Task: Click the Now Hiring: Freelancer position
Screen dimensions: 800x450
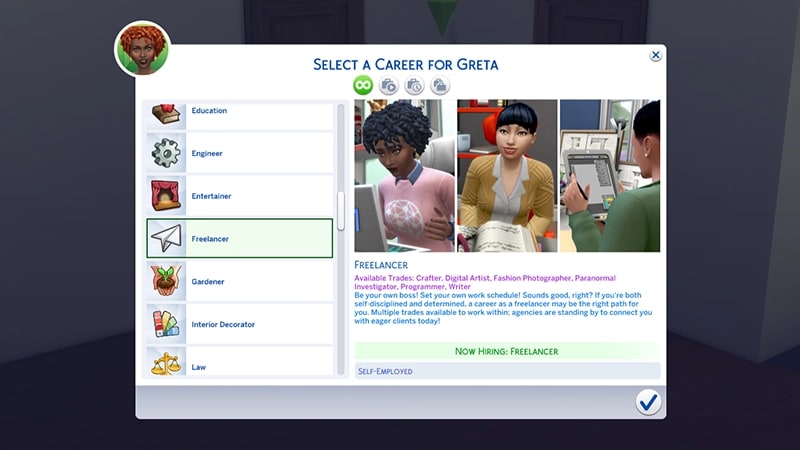Action: [508, 351]
